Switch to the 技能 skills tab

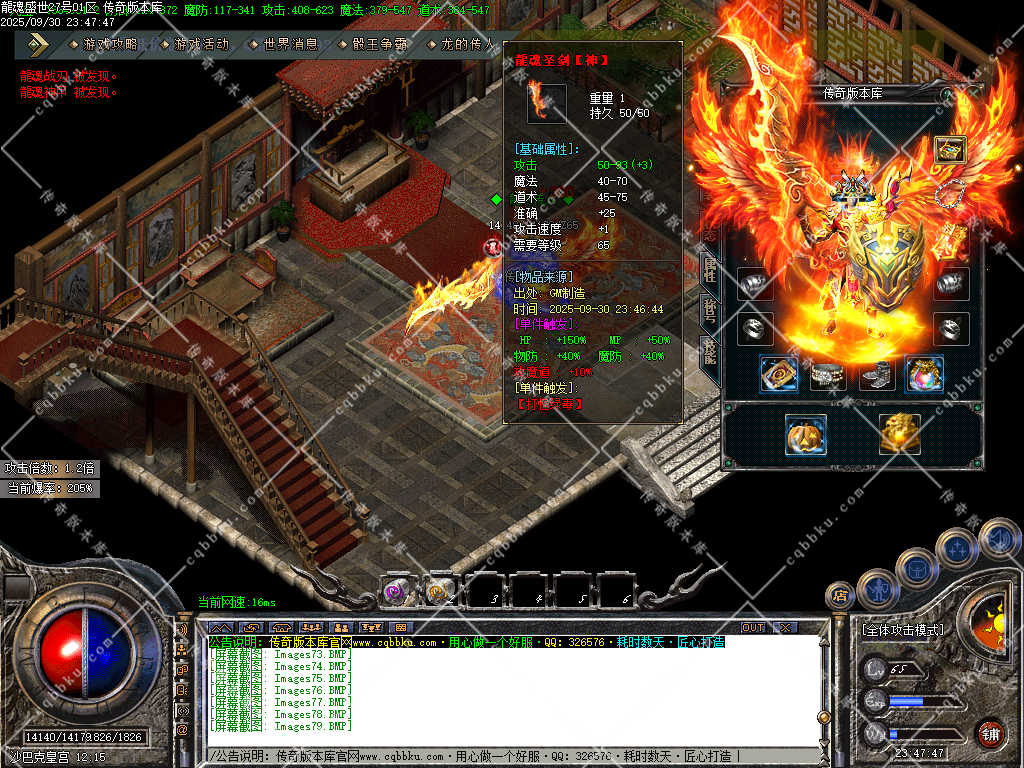point(709,350)
